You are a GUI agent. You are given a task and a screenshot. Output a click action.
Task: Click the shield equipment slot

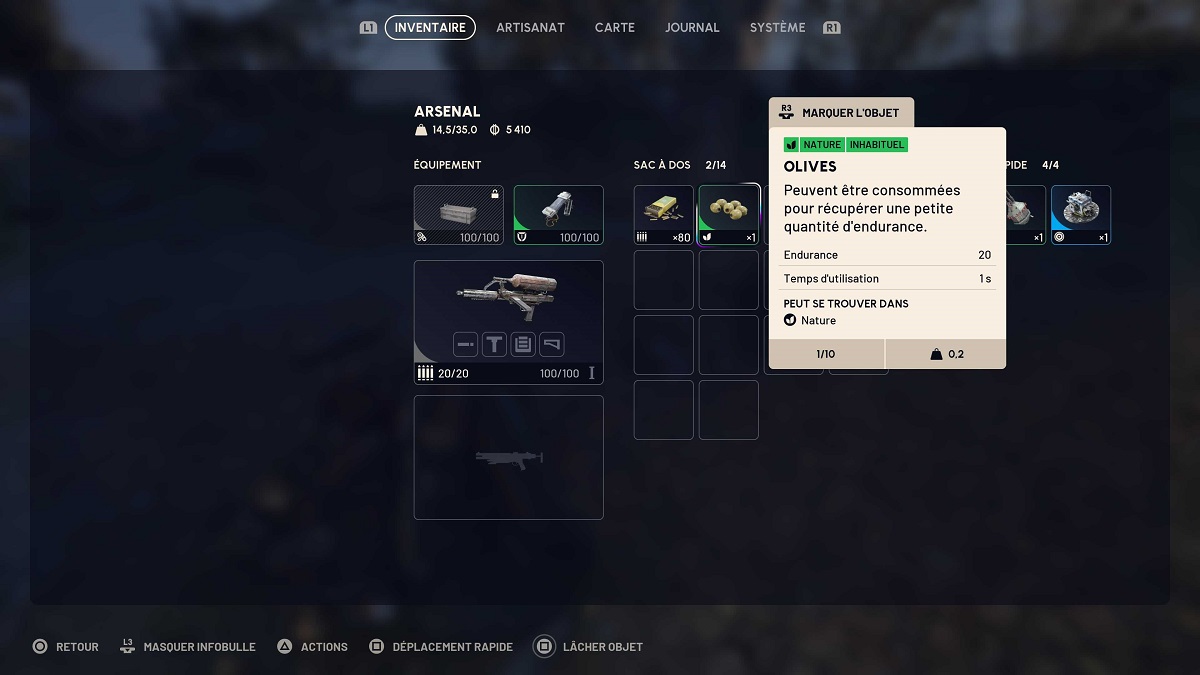point(558,214)
